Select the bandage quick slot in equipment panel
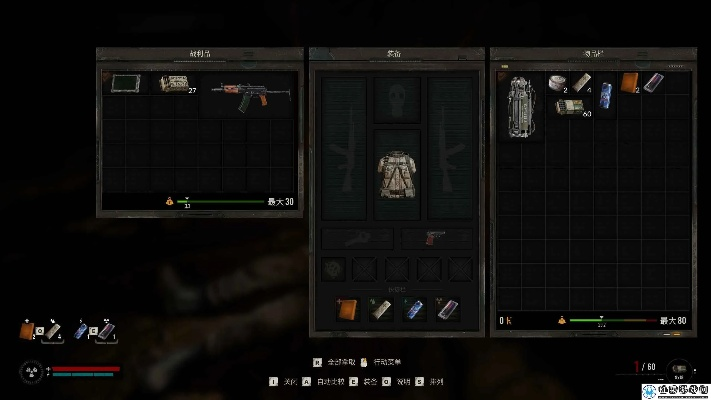Viewport: 711px width, 400px height. click(x=381, y=309)
